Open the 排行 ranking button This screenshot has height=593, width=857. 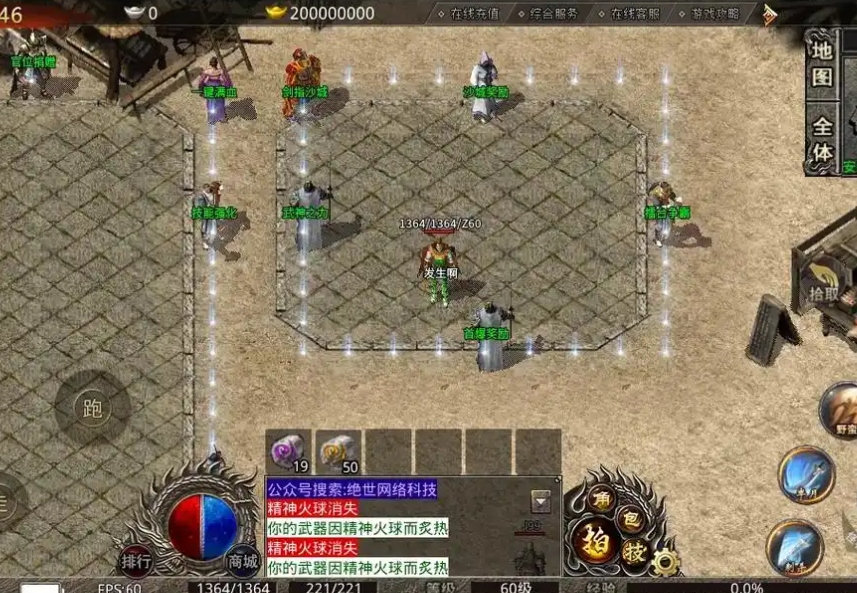136,561
